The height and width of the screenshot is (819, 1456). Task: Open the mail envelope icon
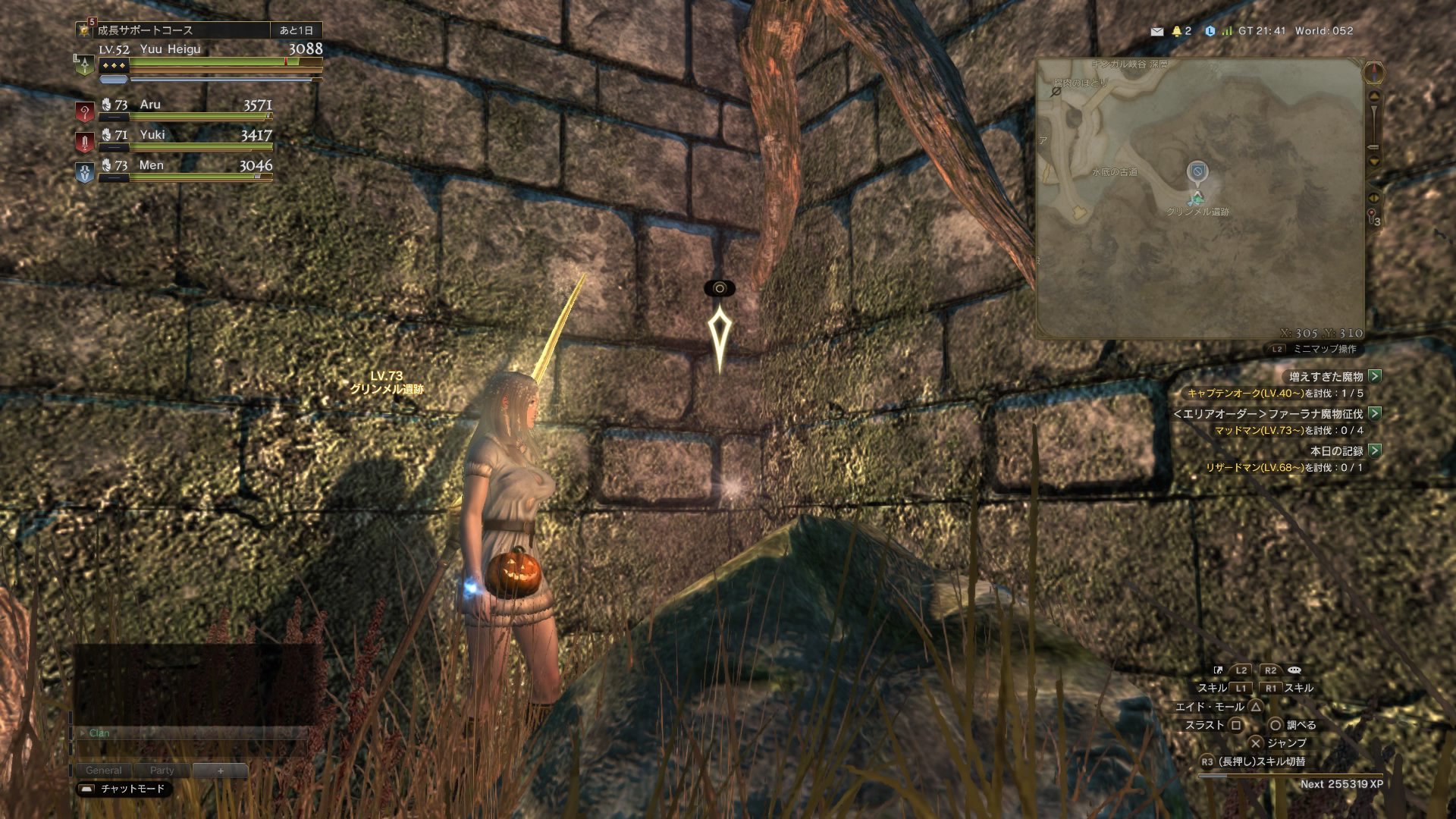click(x=1156, y=31)
